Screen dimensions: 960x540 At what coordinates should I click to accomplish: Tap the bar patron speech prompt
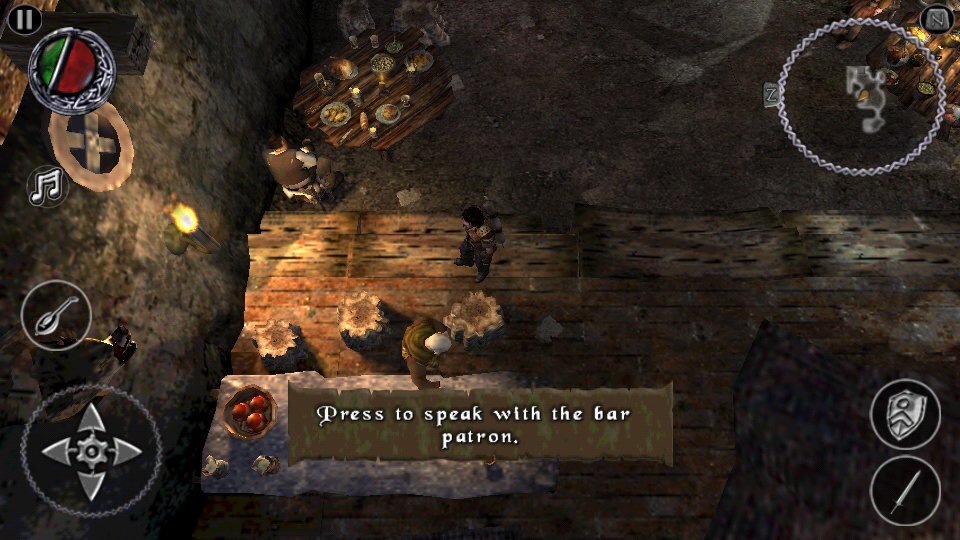click(480, 423)
